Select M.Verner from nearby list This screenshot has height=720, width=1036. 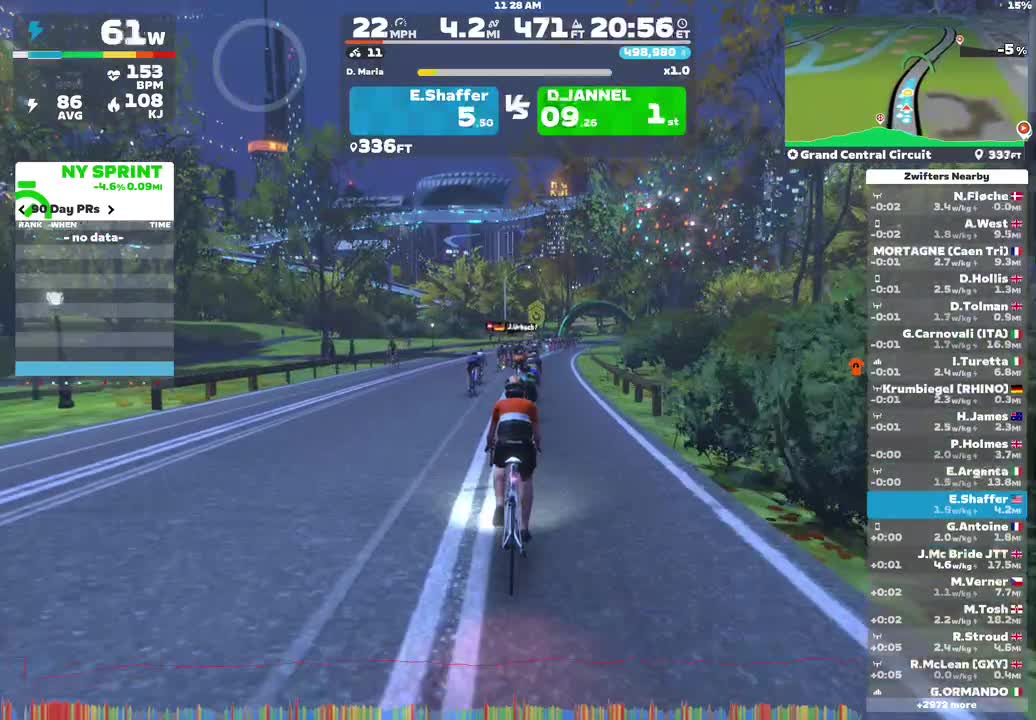(x=946, y=587)
